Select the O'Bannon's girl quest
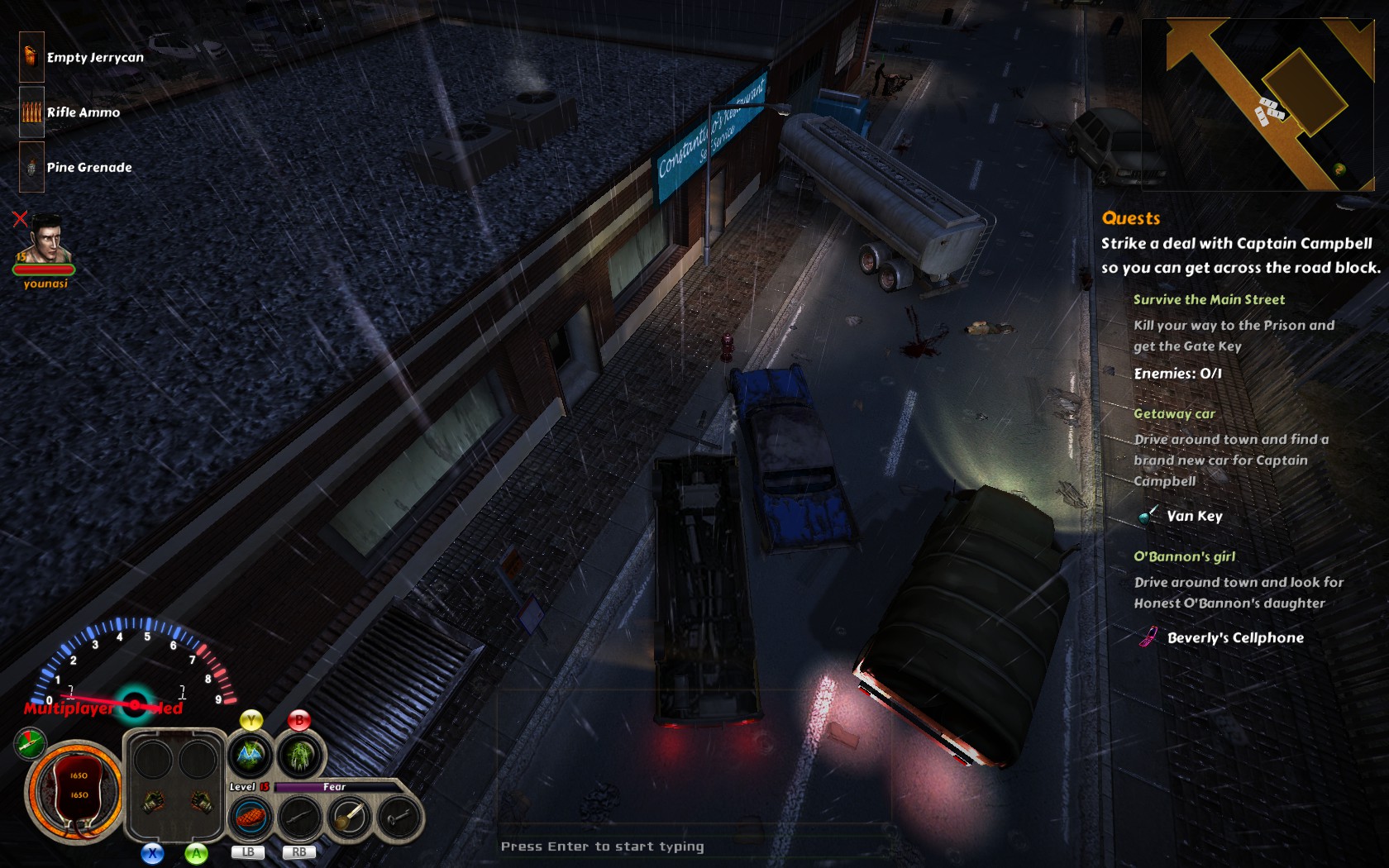This screenshot has width=1389, height=868. click(1184, 556)
